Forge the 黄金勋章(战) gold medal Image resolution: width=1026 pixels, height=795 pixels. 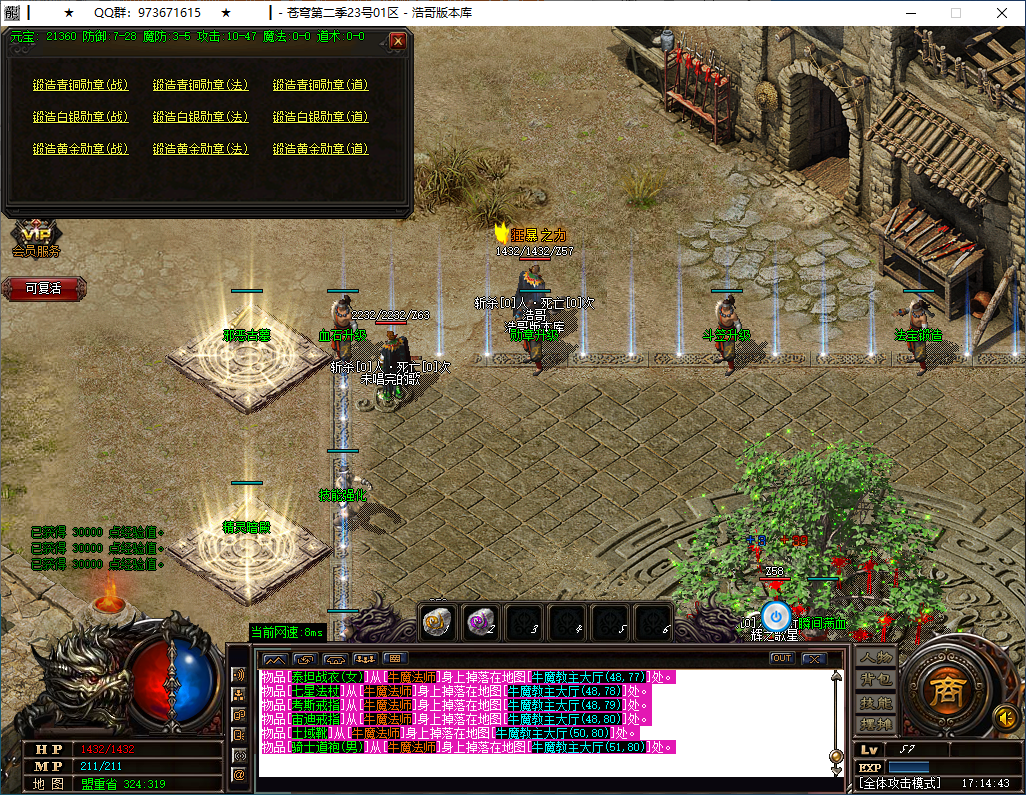point(80,149)
